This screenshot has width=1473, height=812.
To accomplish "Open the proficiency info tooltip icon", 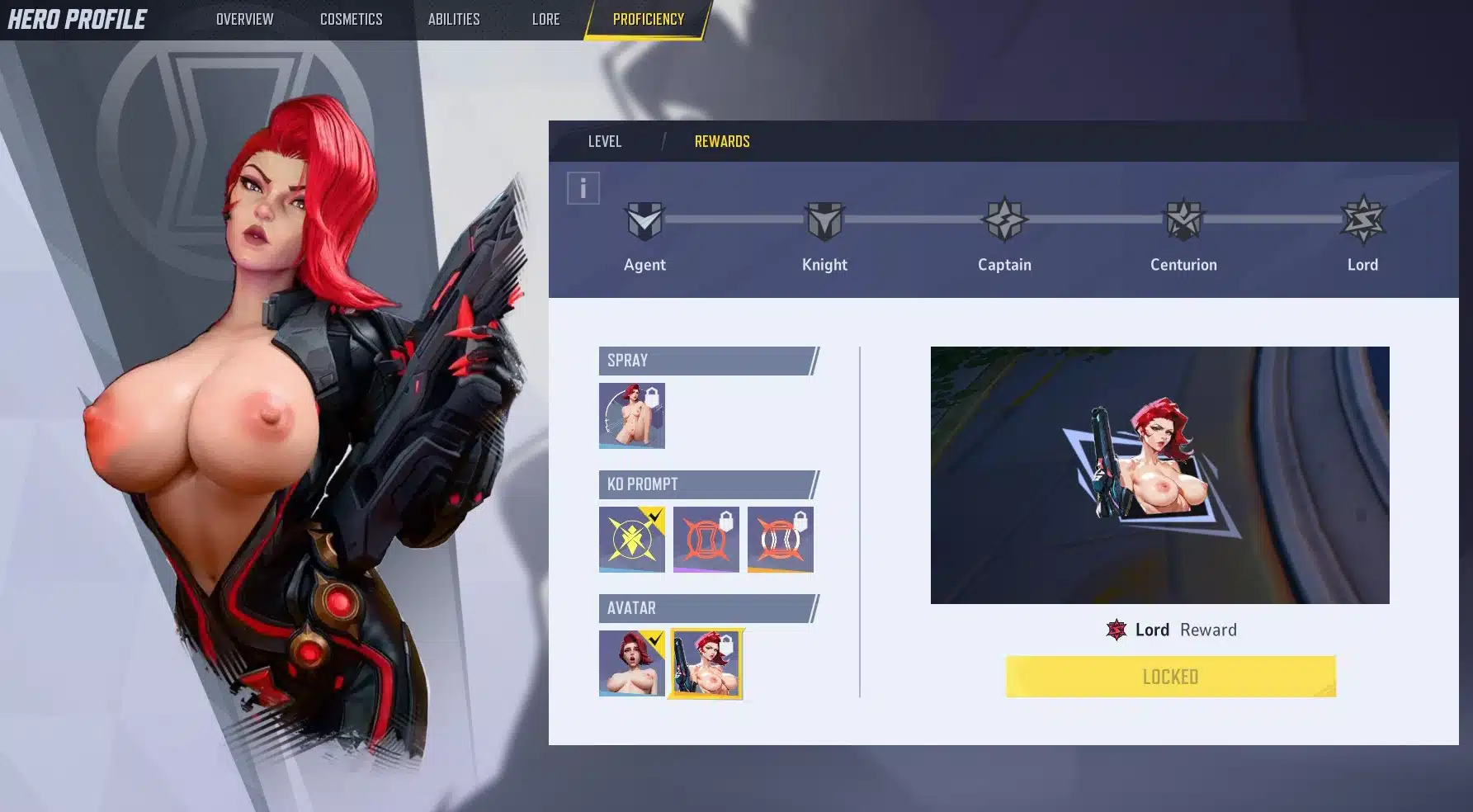I will (x=583, y=187).
